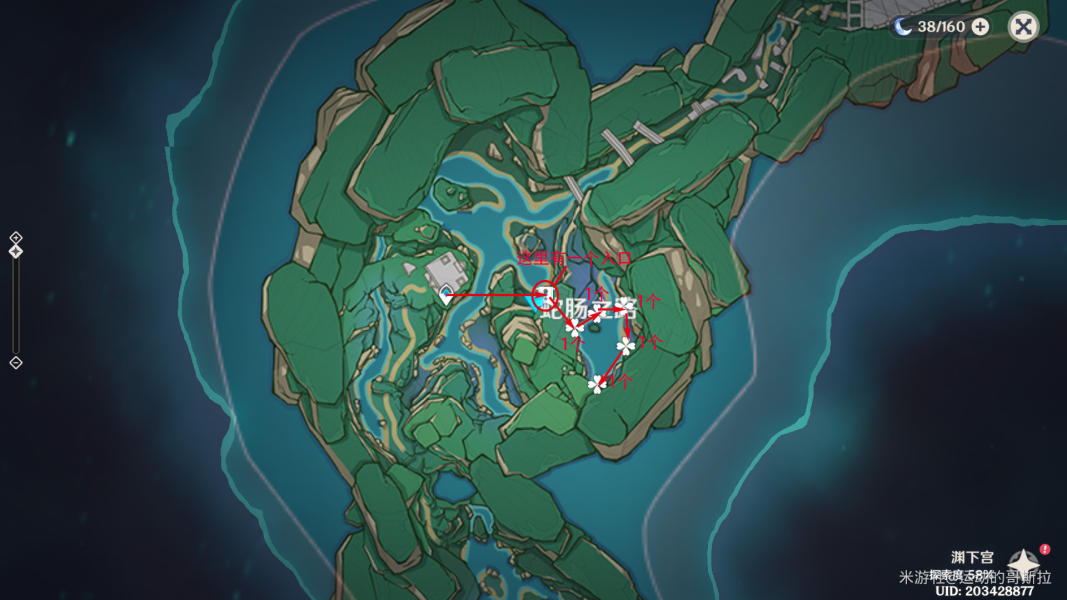Image resolution: width=1067 pixels, height=600 pixels.
Task: Close the map screen
Action: click(1023, 26)
